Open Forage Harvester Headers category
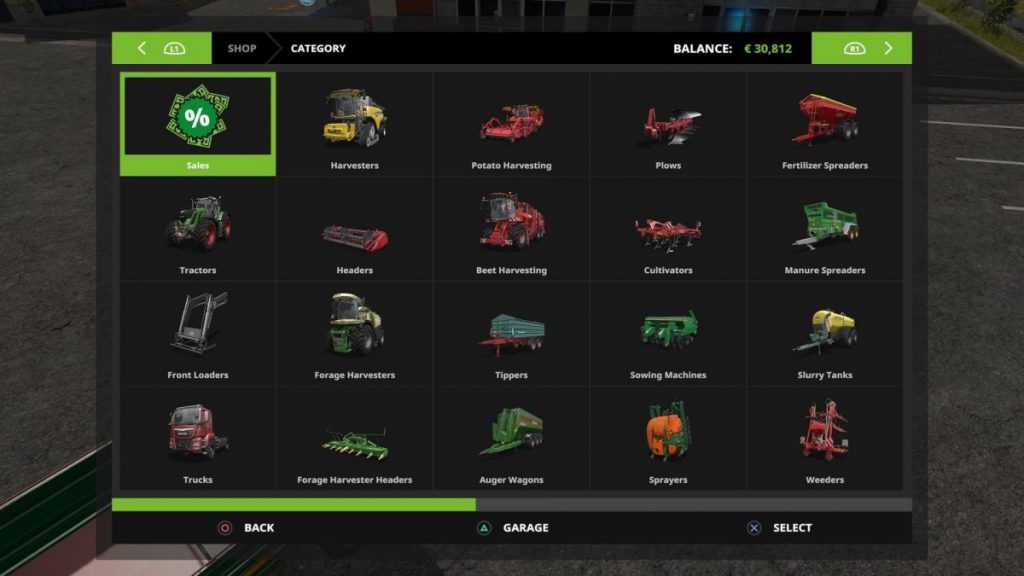Image resolution: width=1024 pixels, height=576 pixels. coord(354,439)
